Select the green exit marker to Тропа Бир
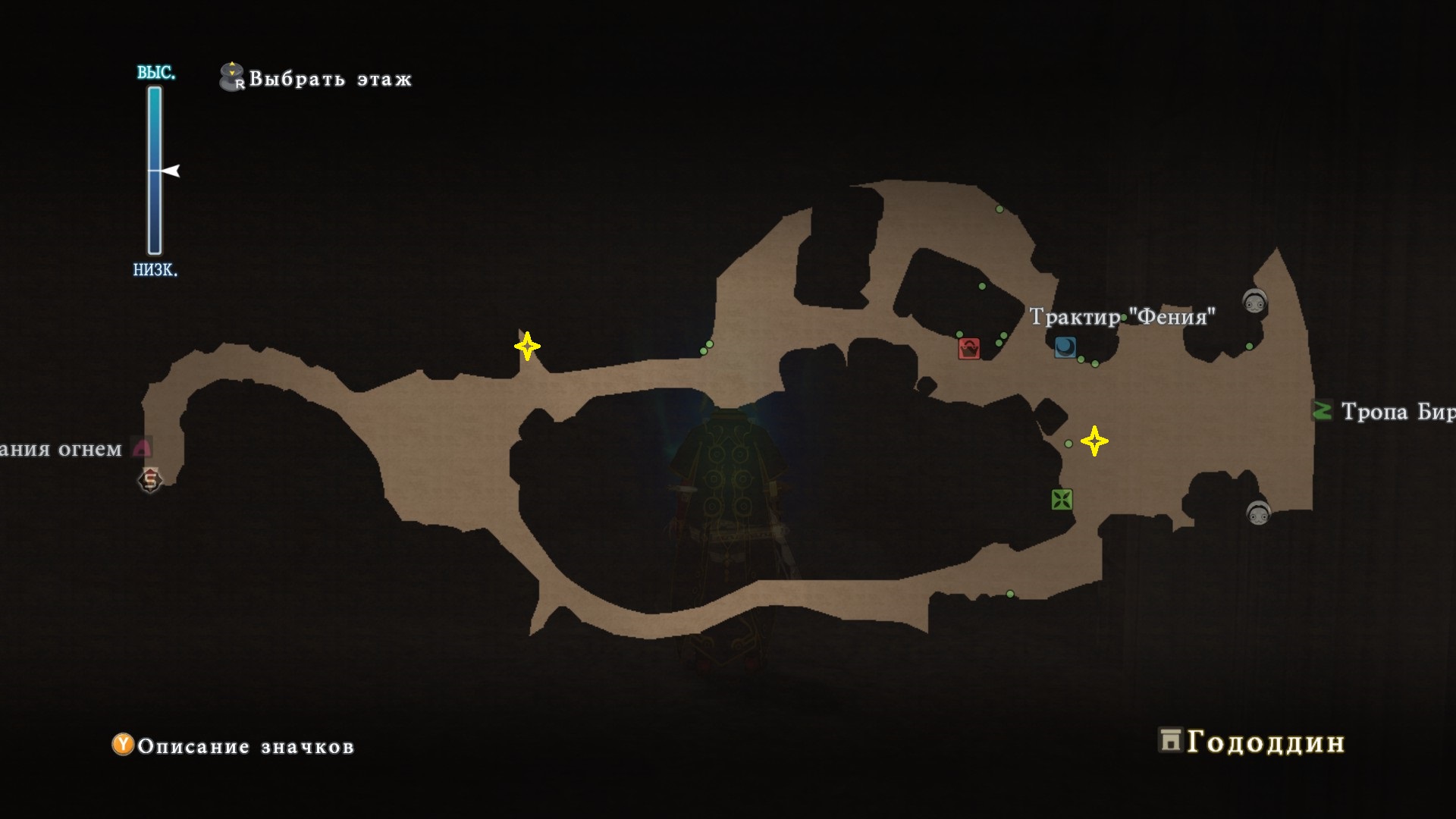Screen dimensions: 1456x819 pos(1322,410)
